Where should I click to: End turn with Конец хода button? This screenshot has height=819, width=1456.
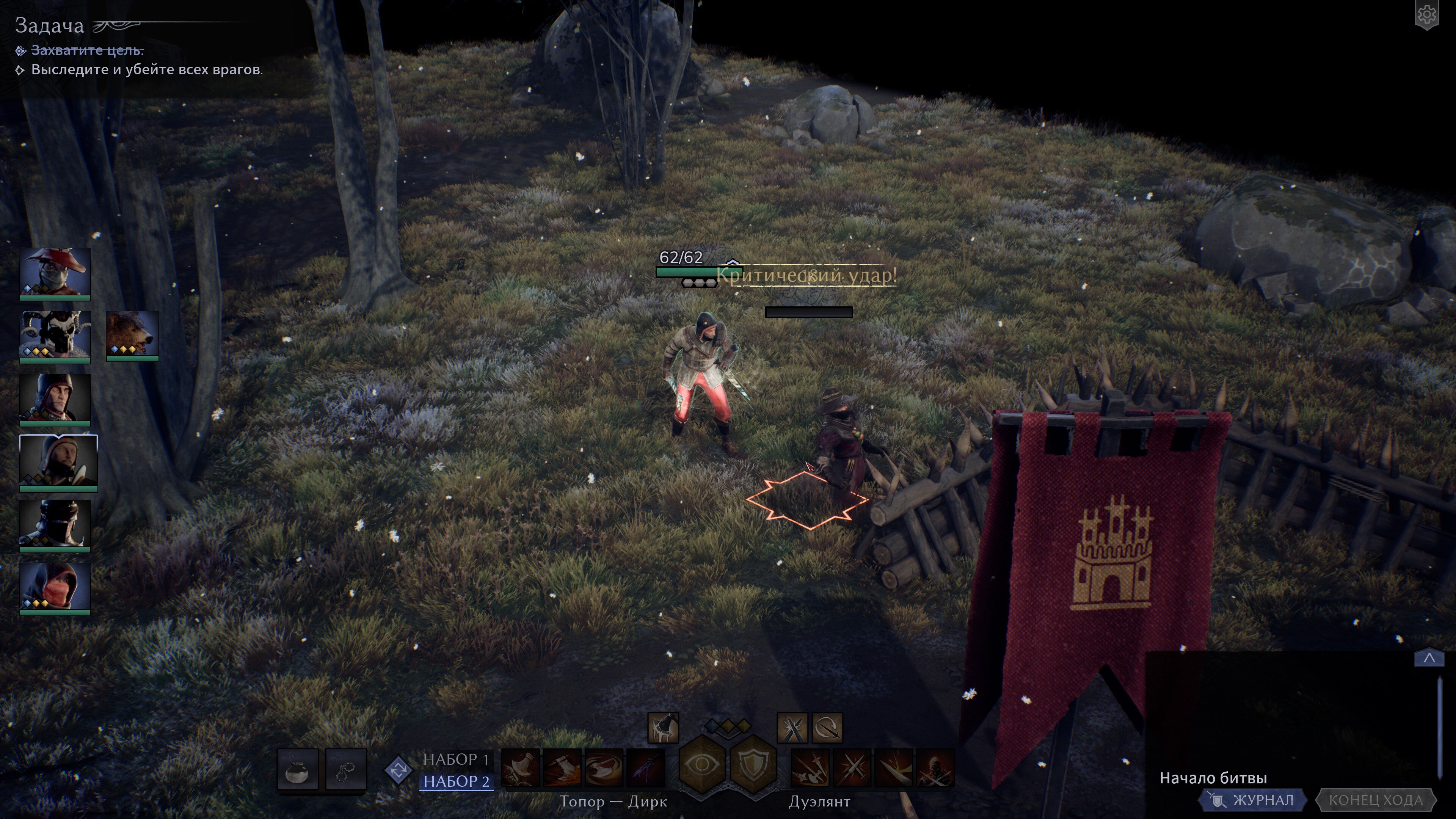pos(1375,800)
